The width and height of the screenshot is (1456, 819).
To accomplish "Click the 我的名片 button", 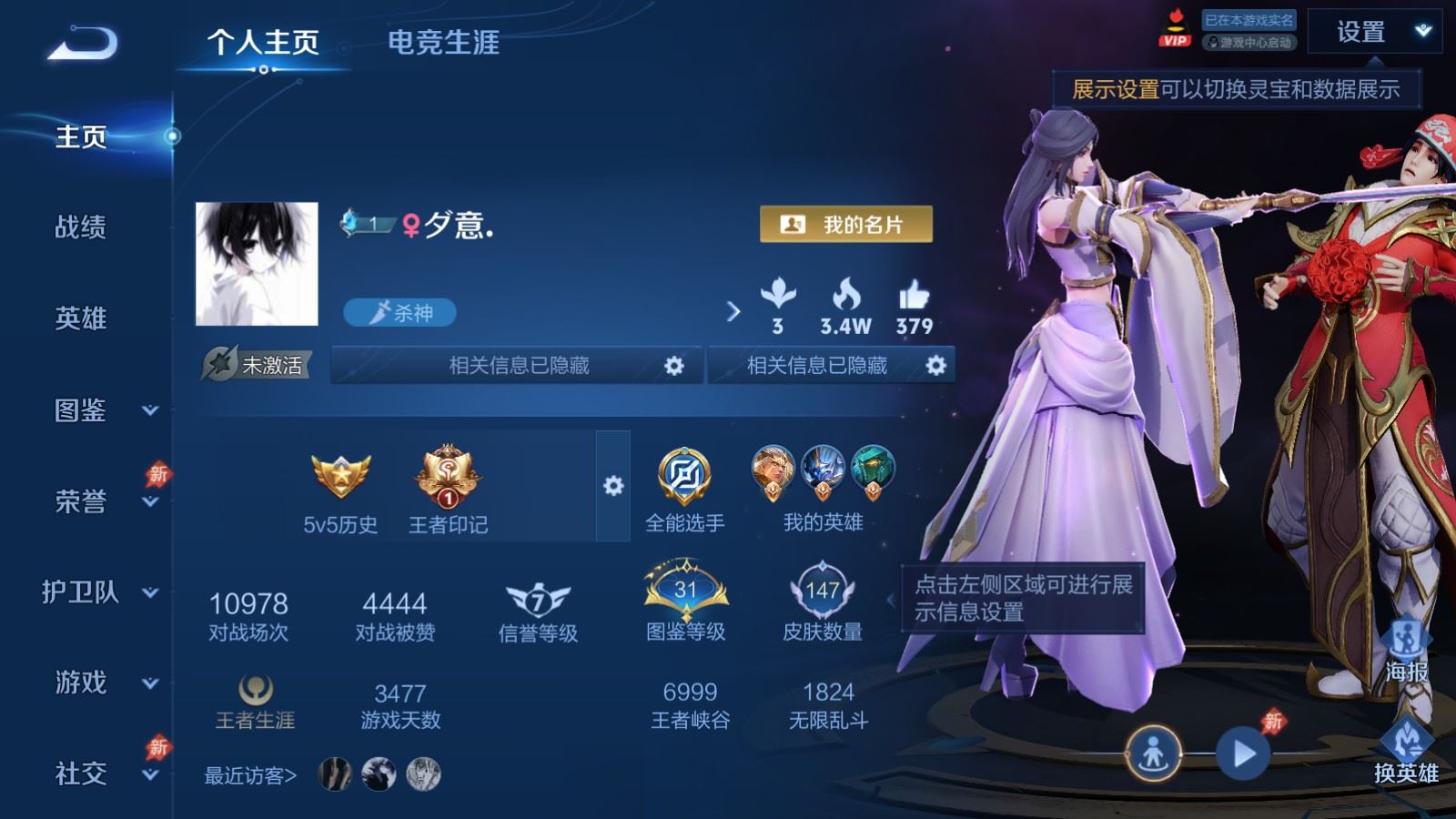I will click(847, 221).
